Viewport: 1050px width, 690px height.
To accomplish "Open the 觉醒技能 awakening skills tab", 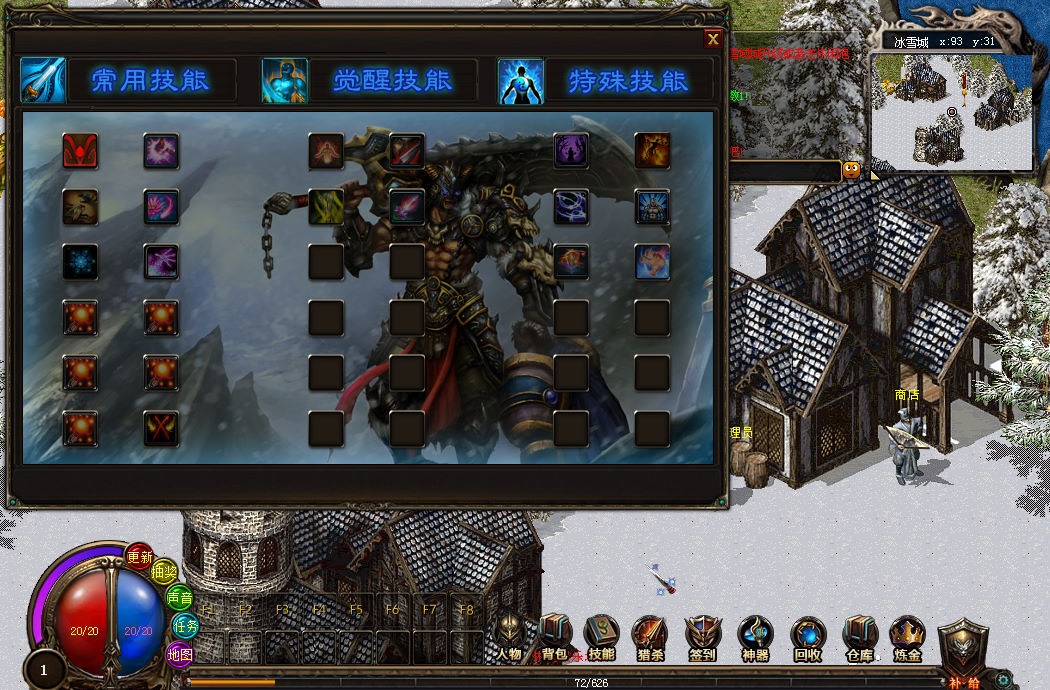I will tap(392, 80).
